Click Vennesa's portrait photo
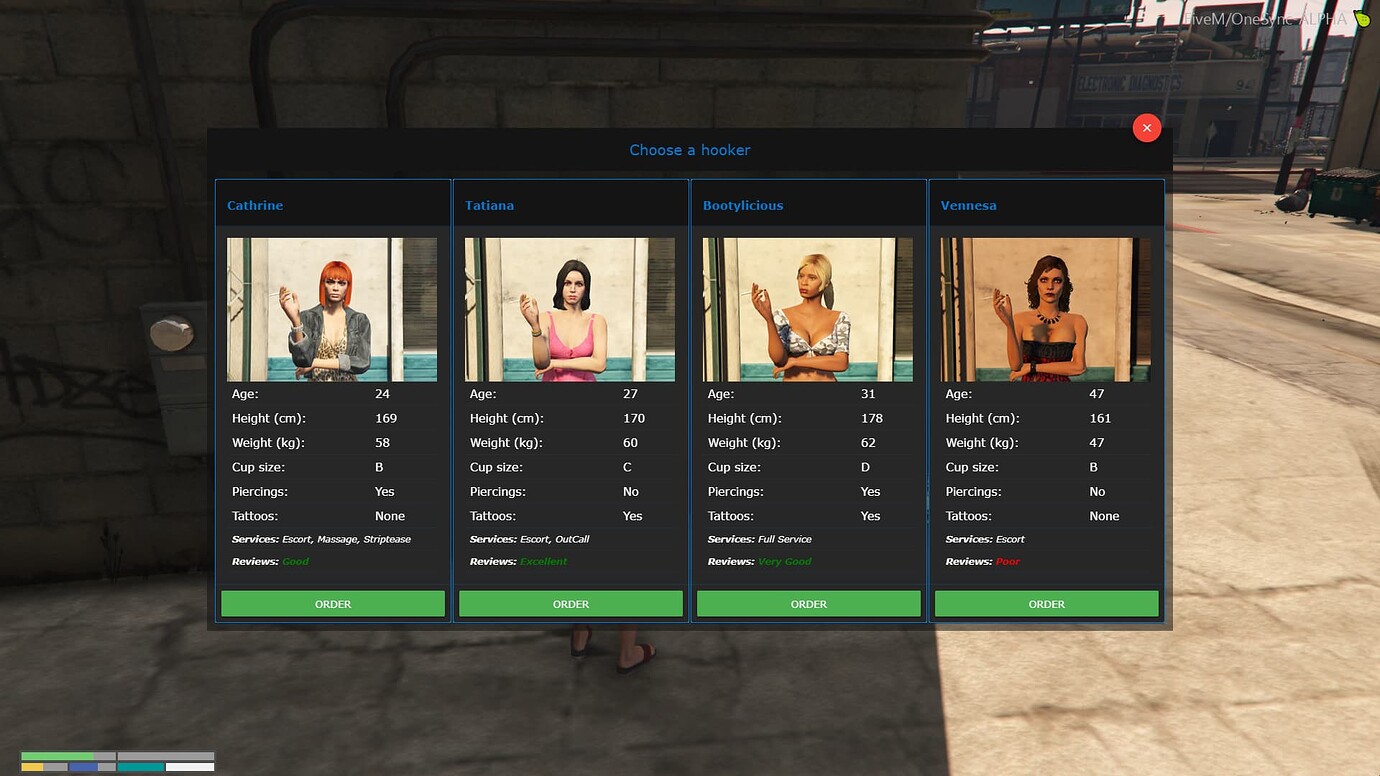This screenshot has height=776, width=1380. point(1045,308)
